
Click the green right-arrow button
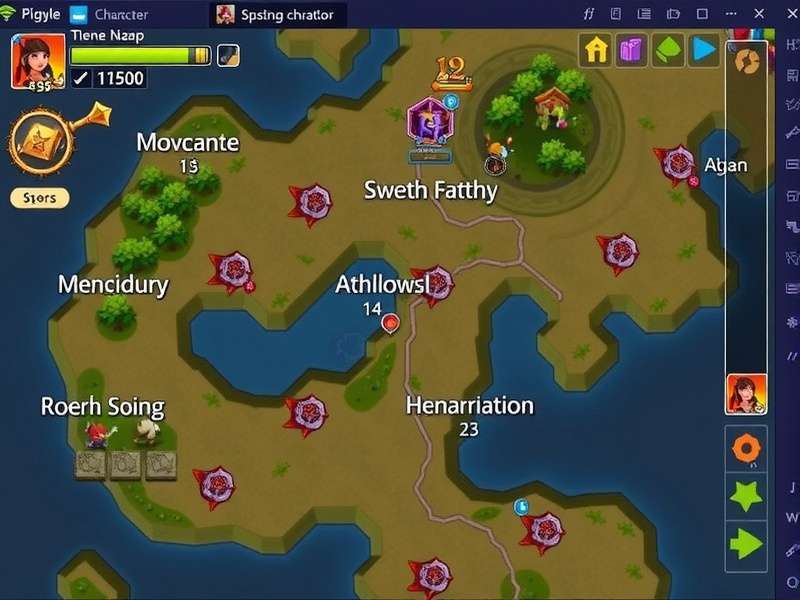pyautogui.click(x=746, y=545)
